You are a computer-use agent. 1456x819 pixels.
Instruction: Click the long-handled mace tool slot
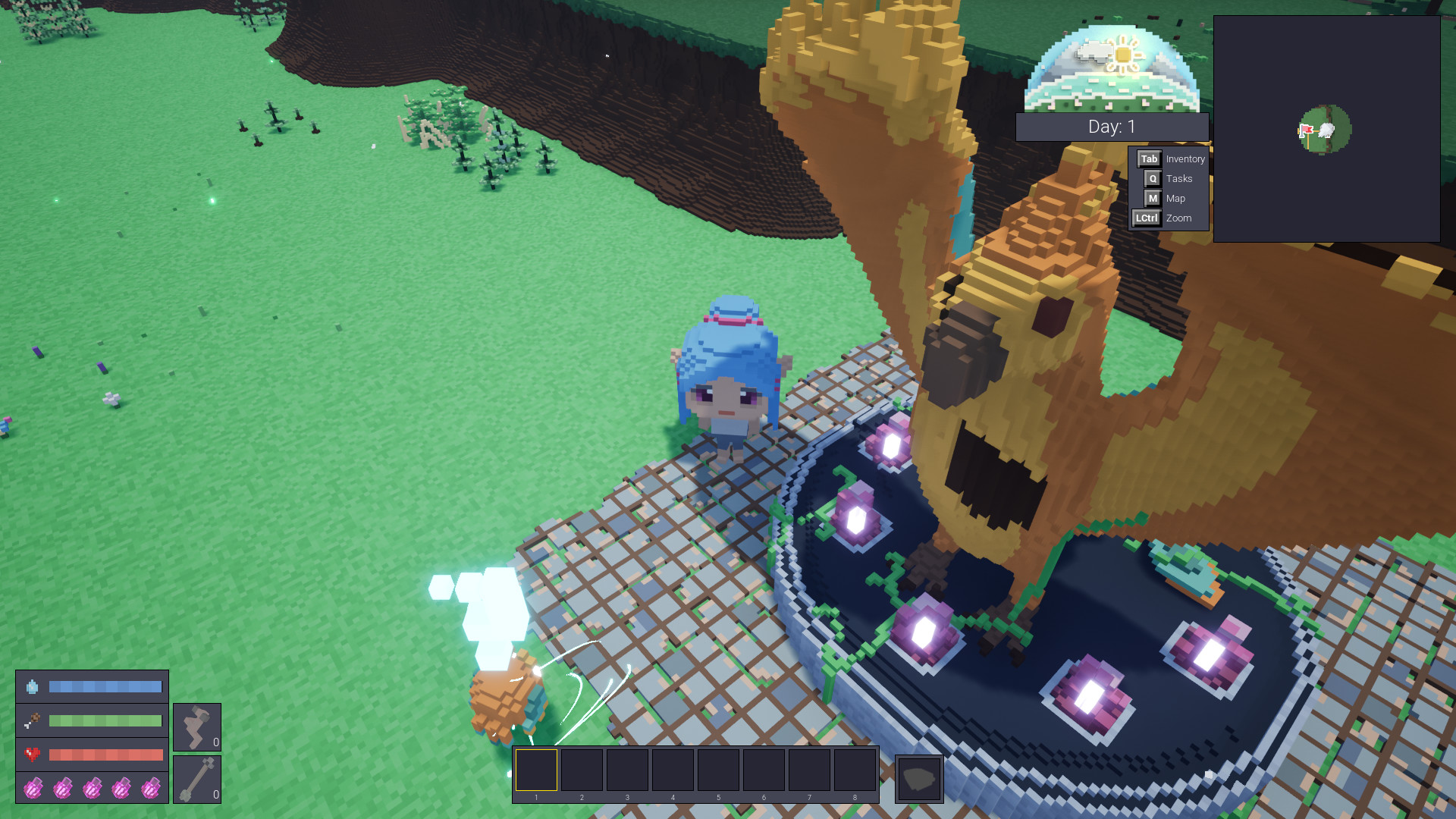pos(196,779)
